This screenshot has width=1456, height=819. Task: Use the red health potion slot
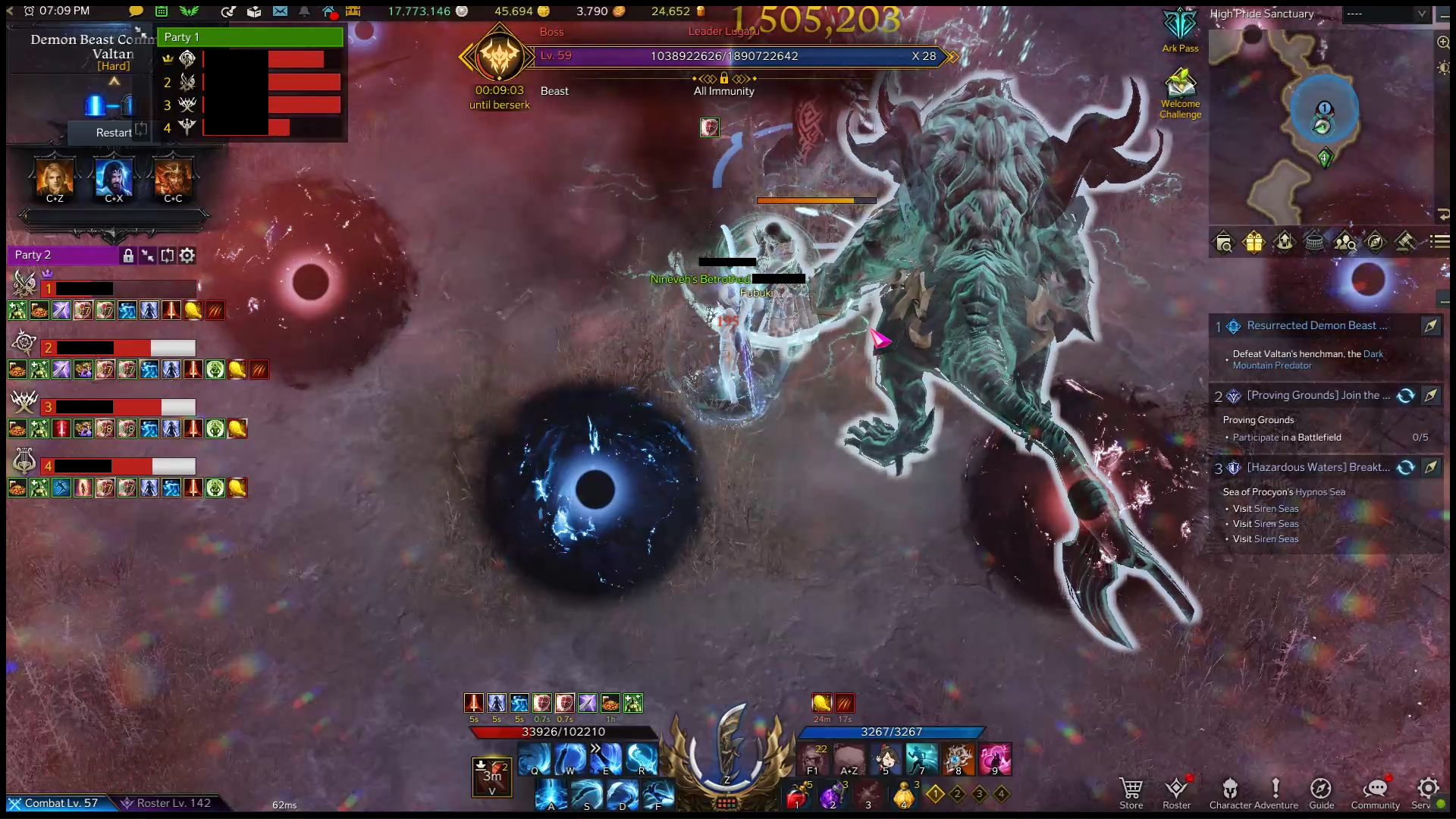[796, 796]
